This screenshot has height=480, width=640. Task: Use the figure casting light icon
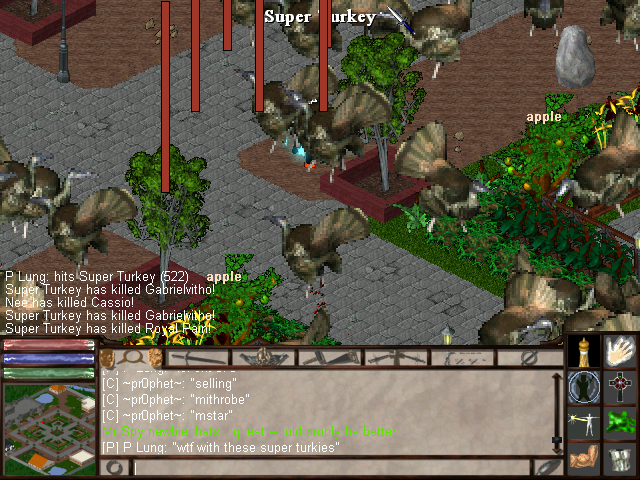pyautogui.click(x=585, y=423)
